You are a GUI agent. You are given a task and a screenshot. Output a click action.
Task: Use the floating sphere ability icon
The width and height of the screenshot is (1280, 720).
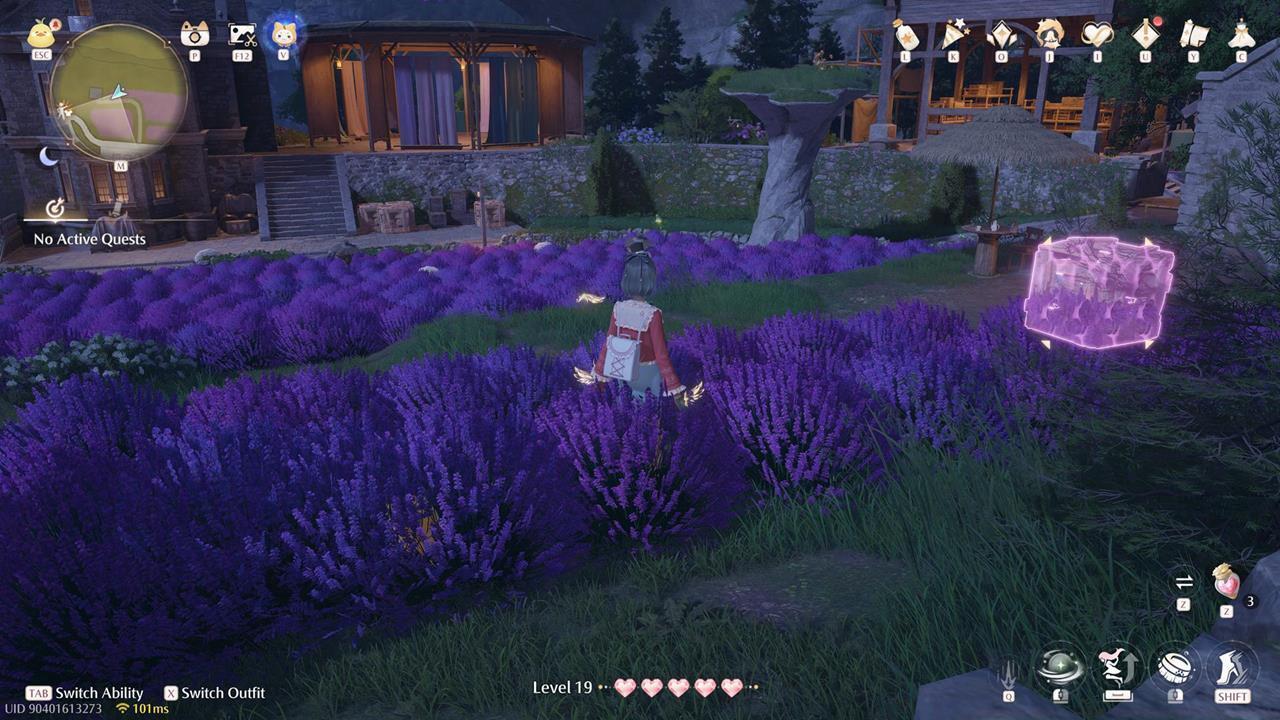pyautogui.click(x=1060, y=665)
